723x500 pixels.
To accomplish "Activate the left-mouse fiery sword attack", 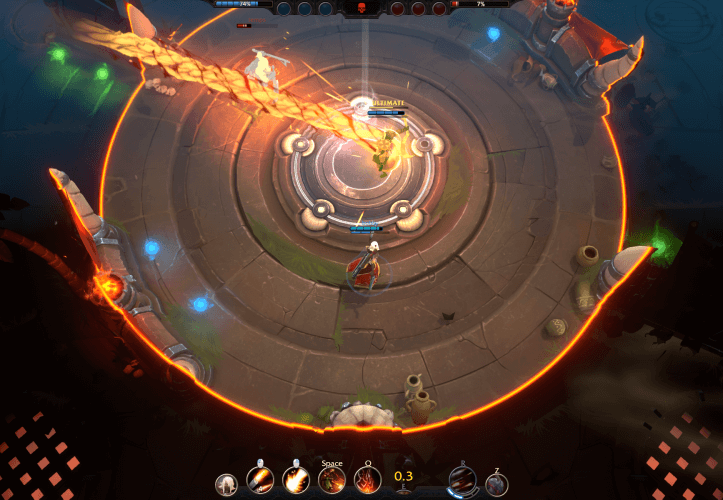I will click(261, 481).
